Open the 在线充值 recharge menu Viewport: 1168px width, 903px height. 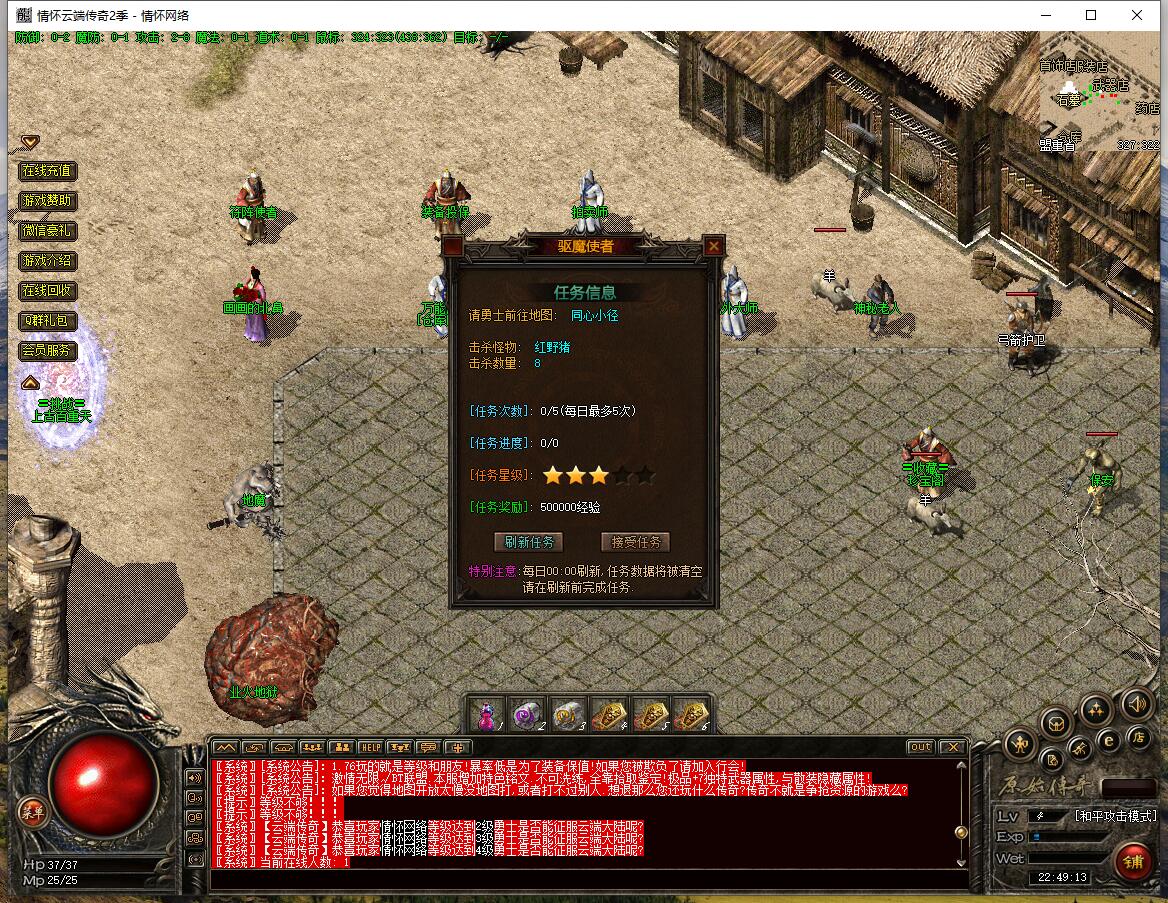(x=48, y=171)
